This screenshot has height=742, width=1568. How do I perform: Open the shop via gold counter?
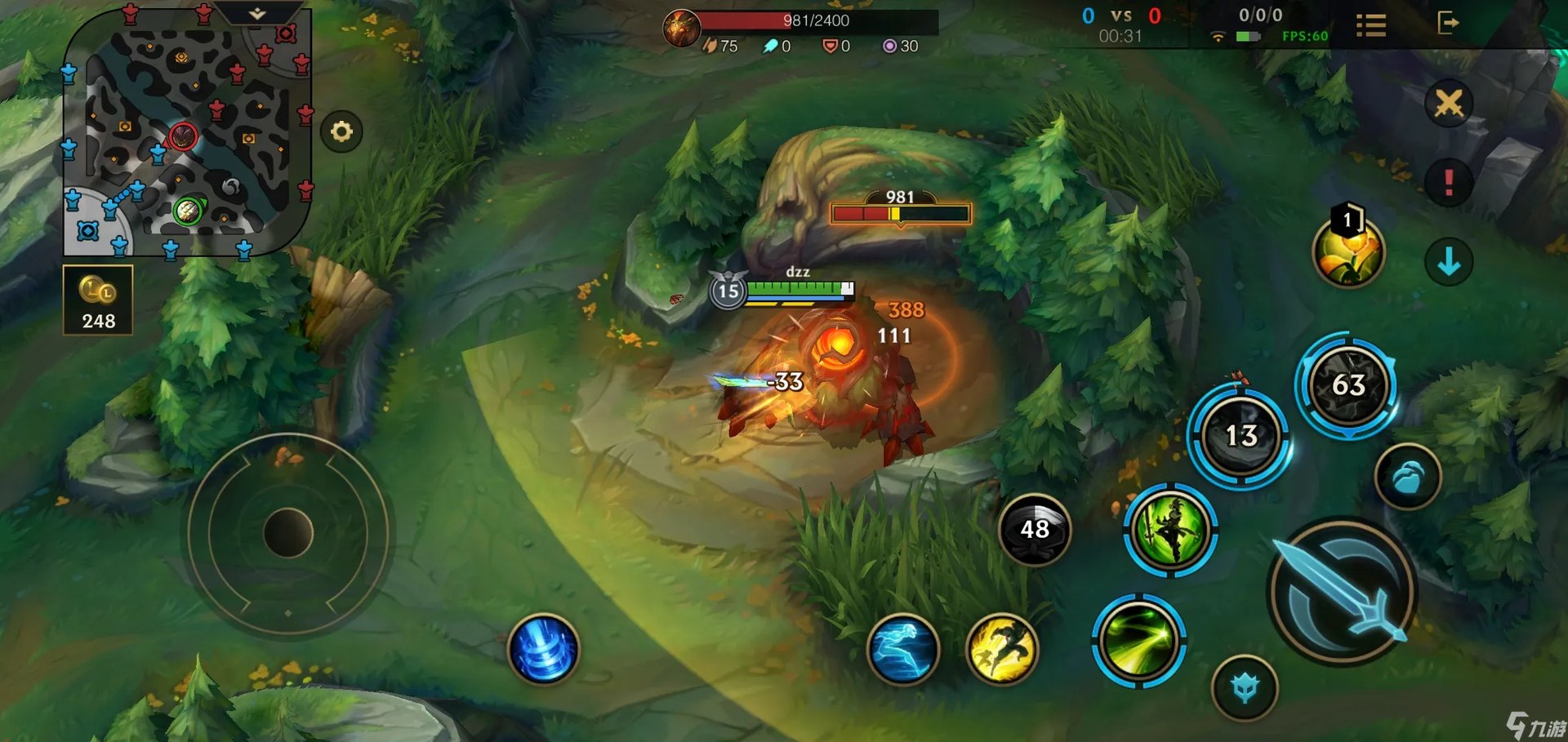click(x=98, y=300)
